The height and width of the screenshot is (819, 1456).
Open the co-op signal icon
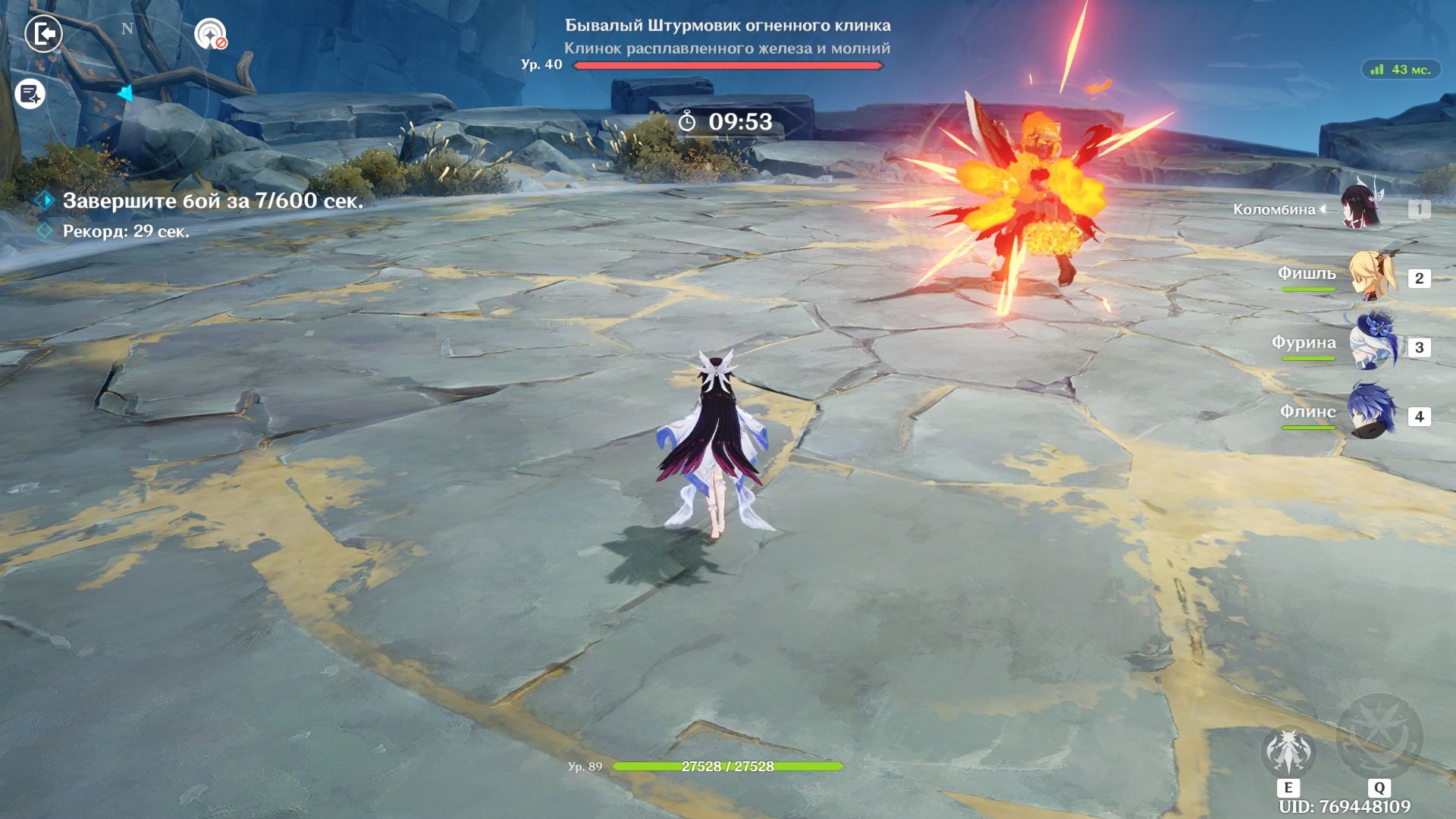coord(210,35)
